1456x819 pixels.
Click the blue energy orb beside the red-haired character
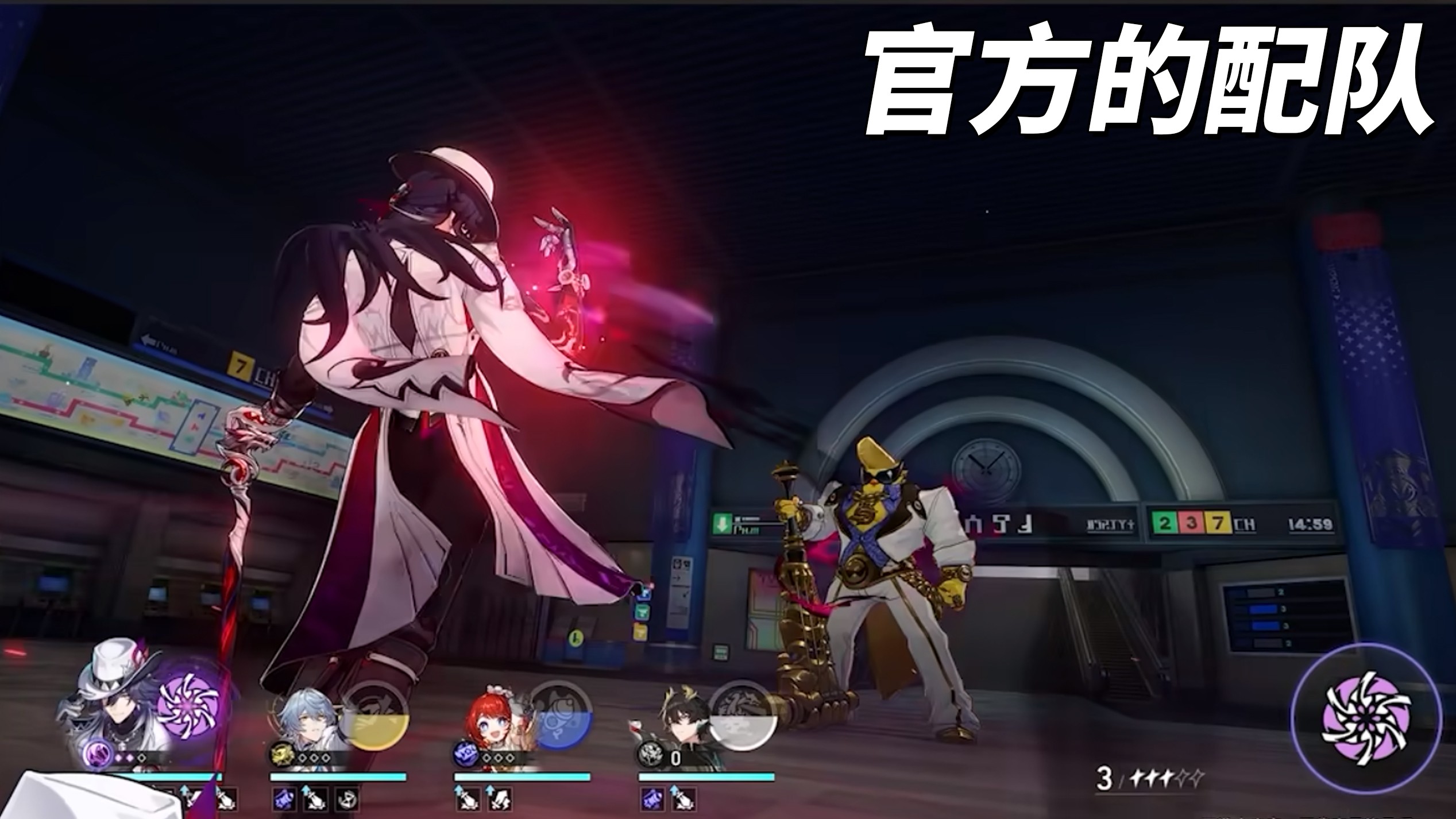(465, 753)
